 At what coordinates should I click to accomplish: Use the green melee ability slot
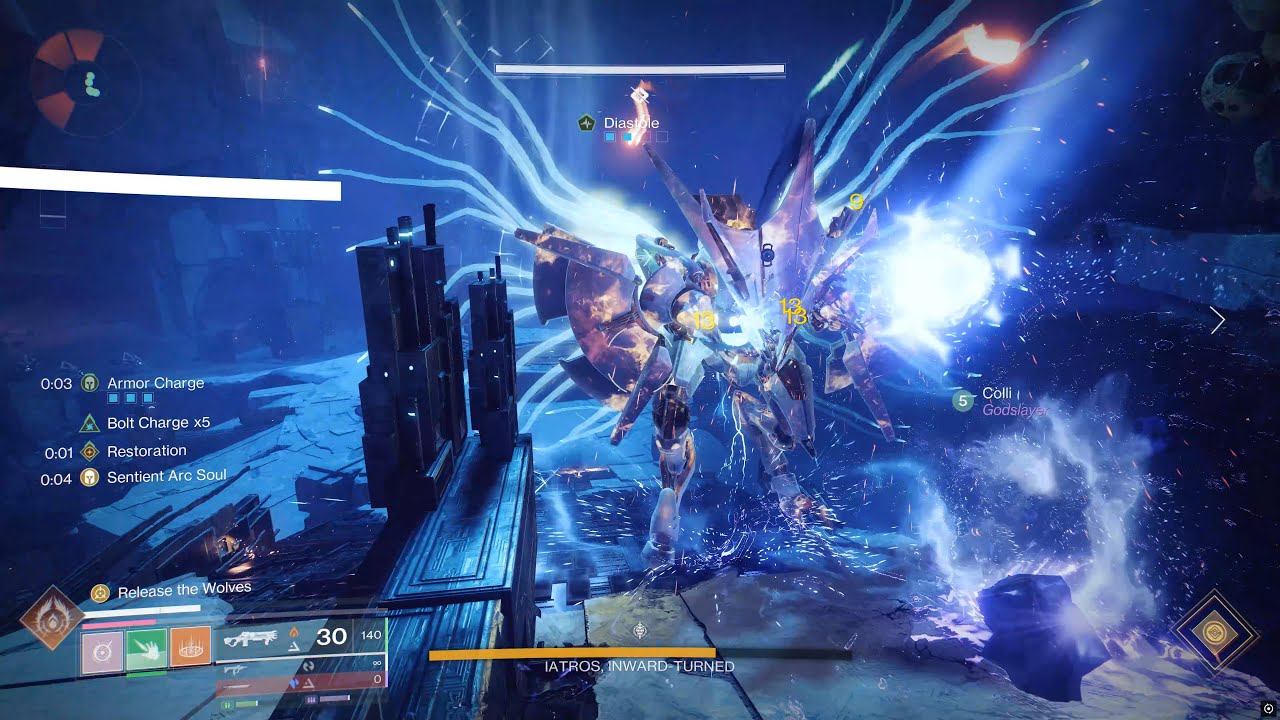(146, 650)
